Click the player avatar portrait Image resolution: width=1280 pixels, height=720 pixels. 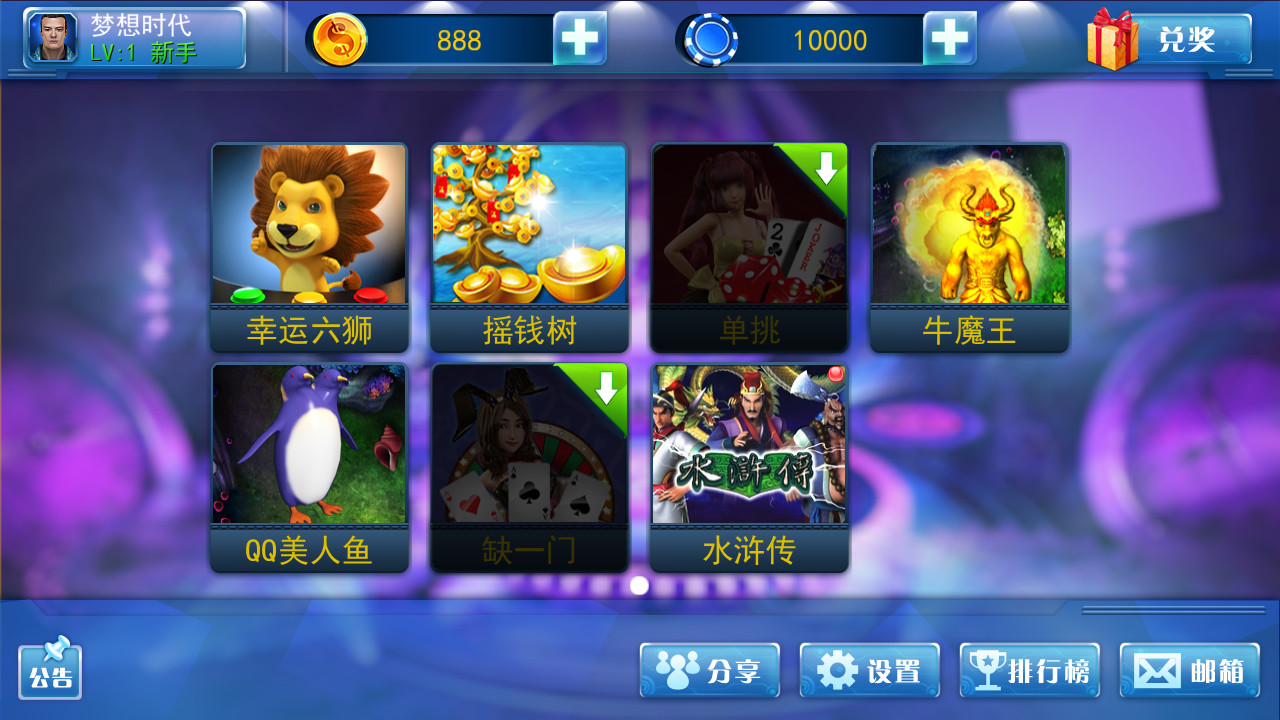click(53, 38)
